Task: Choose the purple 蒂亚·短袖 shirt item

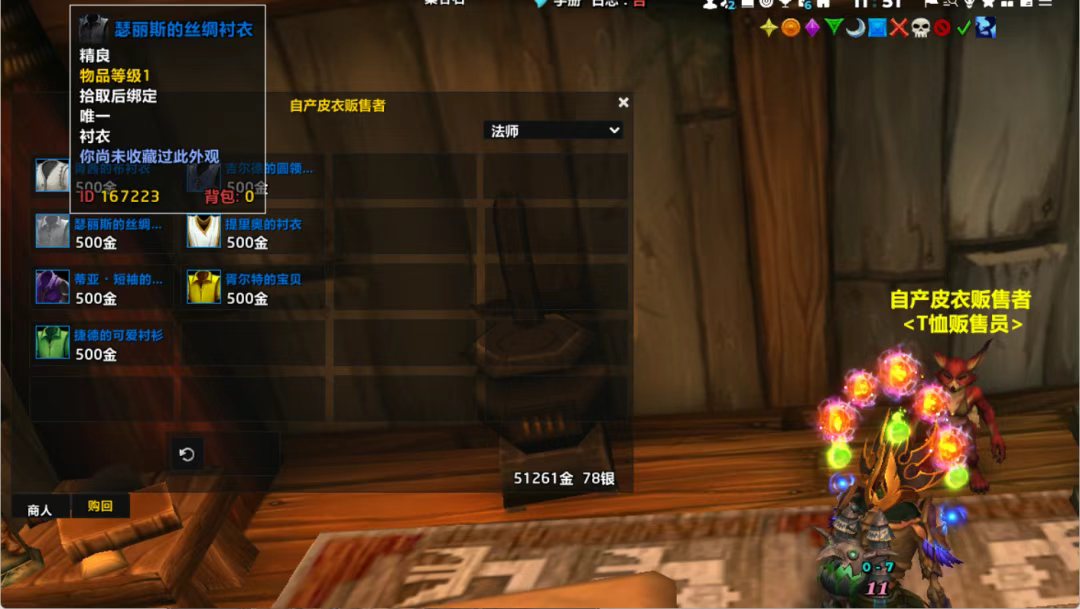Action: [52, 287]
